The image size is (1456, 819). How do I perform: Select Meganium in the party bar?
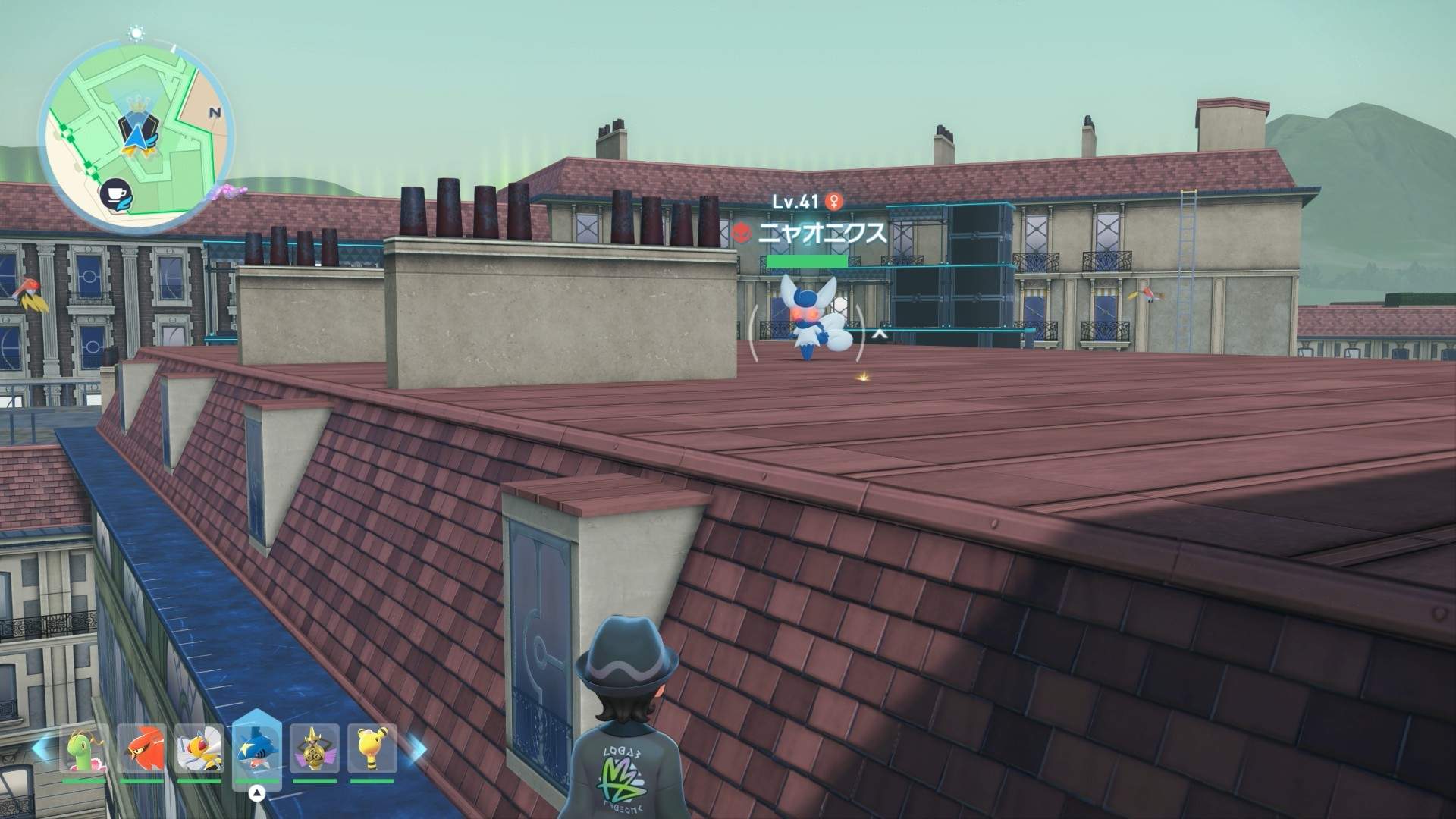pyautogui.click(x=85, y=751)
